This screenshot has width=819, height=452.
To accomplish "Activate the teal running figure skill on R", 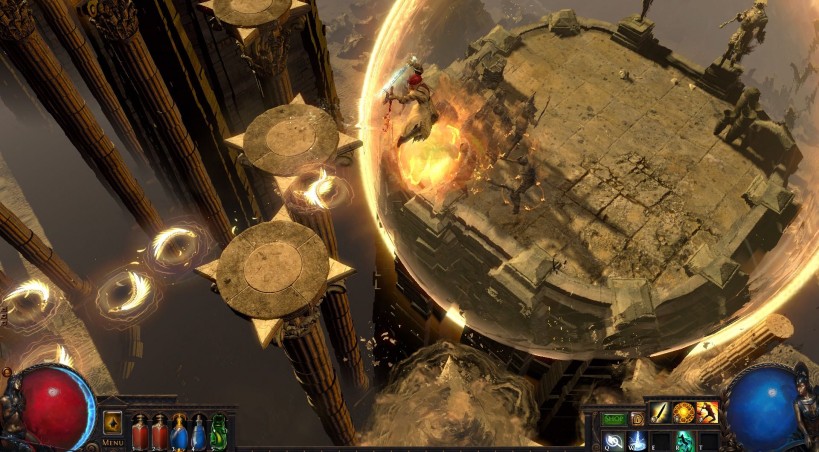I will (x=684, y=440).
